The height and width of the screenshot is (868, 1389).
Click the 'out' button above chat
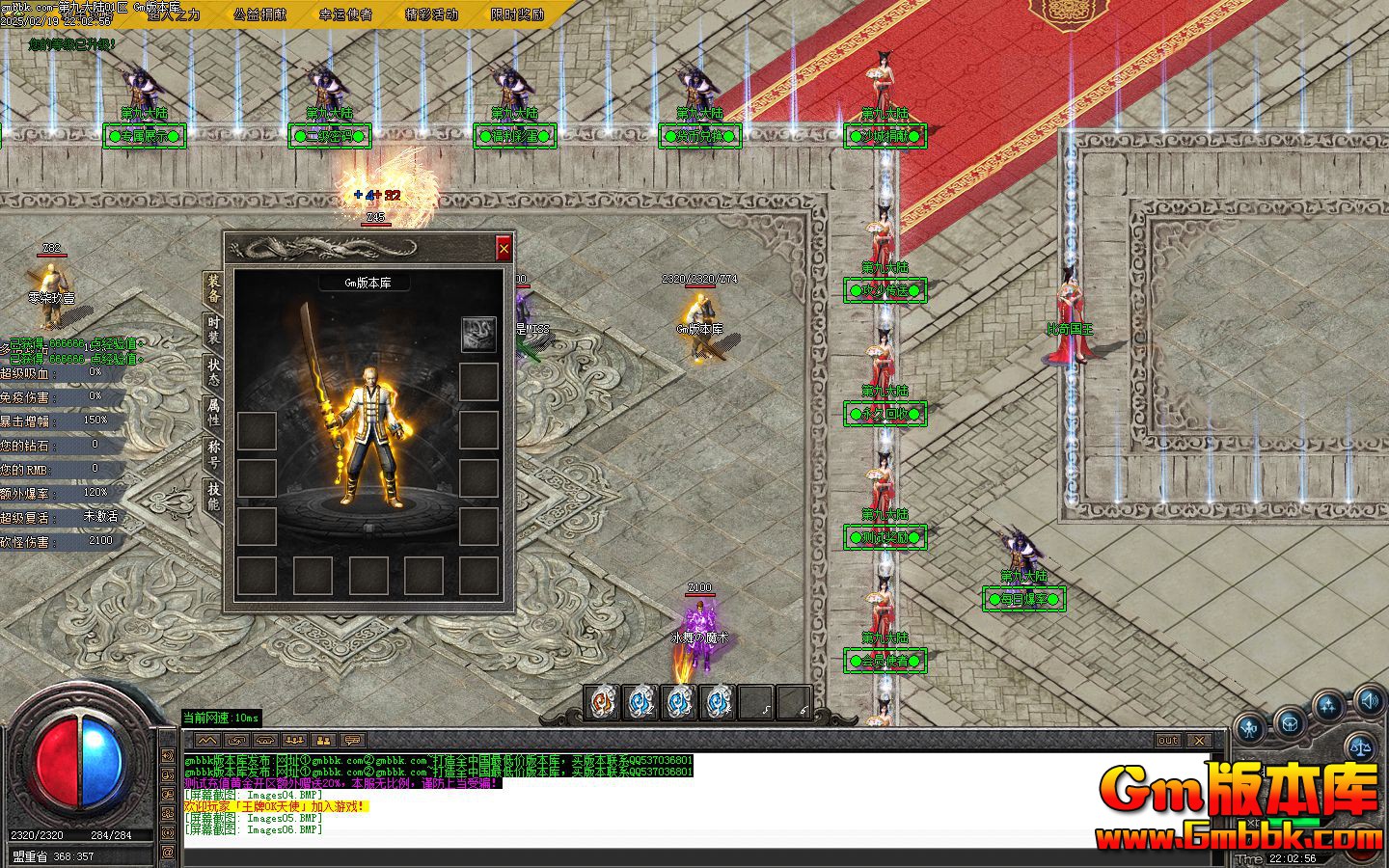[x=1167, y=741]
